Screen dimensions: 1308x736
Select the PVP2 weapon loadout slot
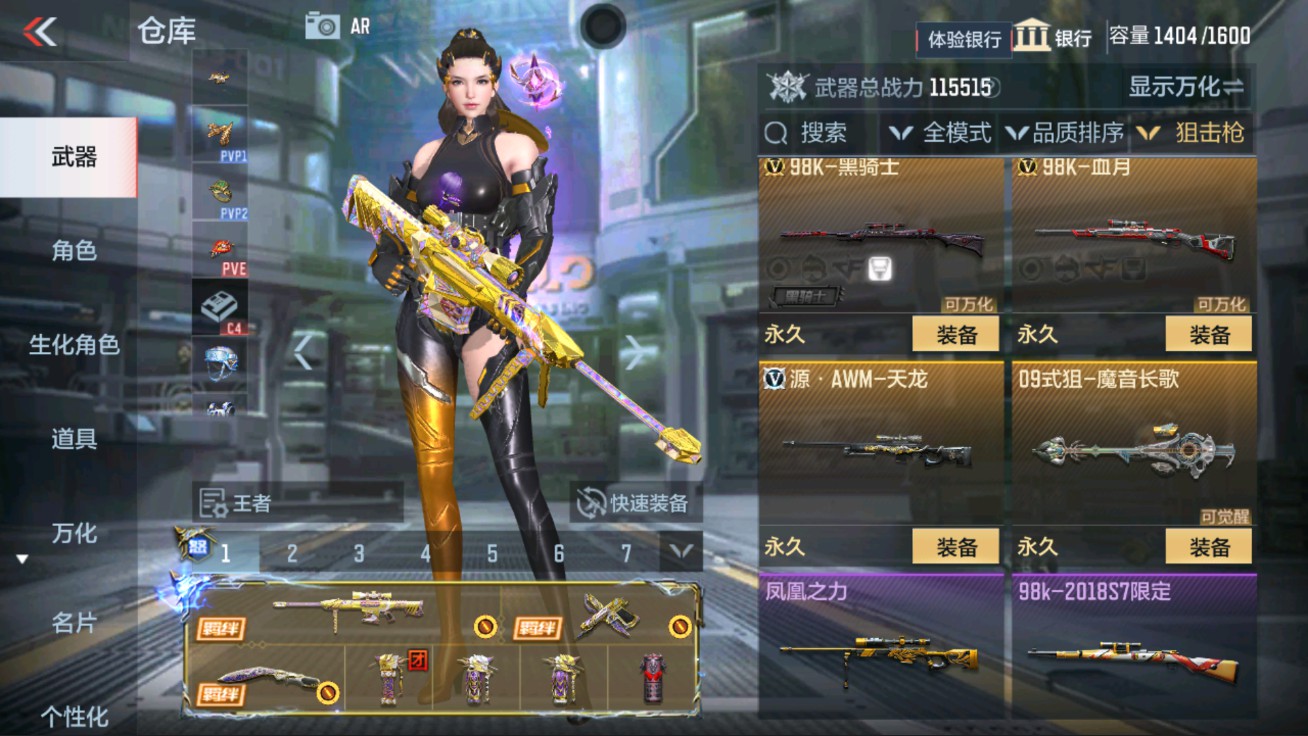tap(220, 195)
